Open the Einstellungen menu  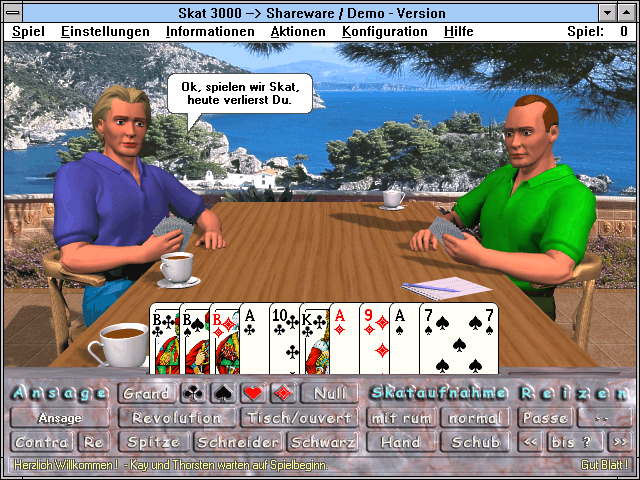point(105,32)
